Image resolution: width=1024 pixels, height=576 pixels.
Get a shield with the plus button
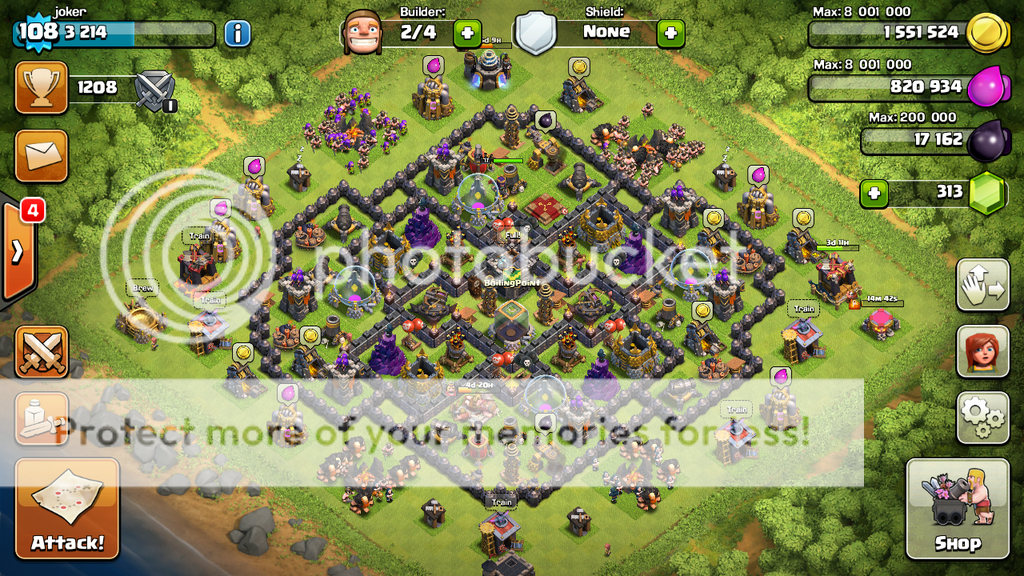coord(671,33)
